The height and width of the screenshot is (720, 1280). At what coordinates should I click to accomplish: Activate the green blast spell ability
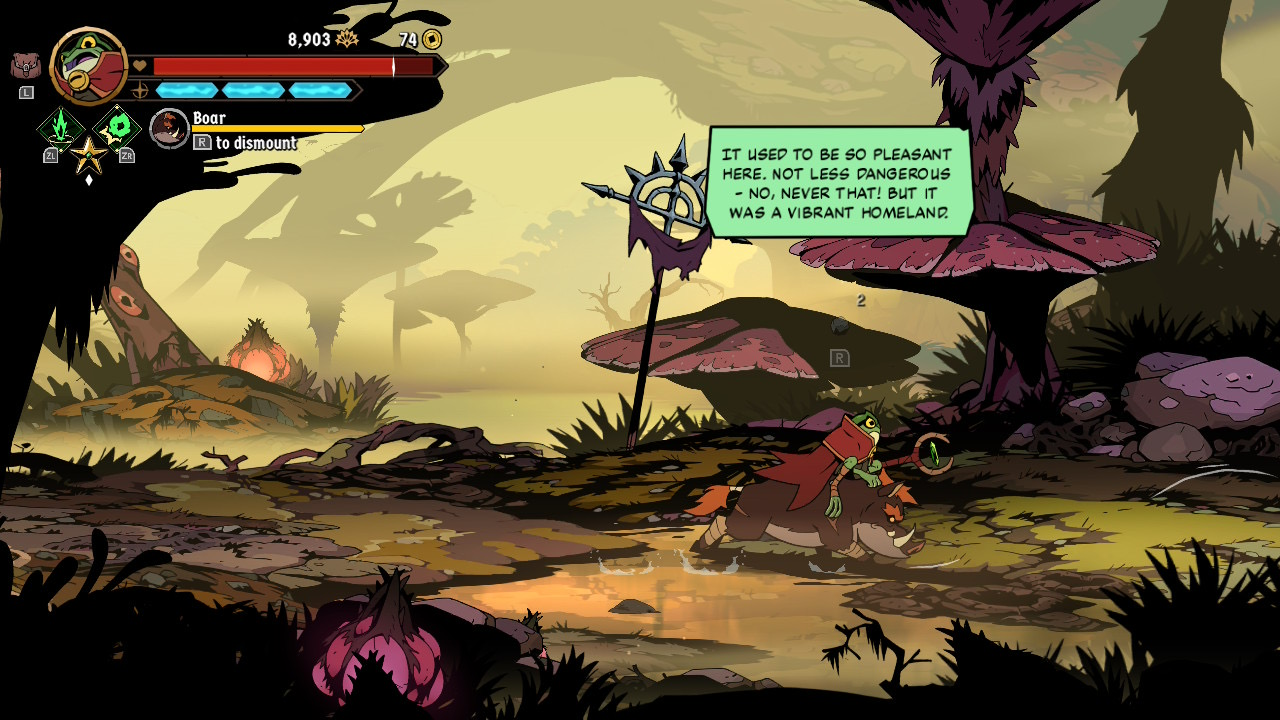(x=118, y=127)
